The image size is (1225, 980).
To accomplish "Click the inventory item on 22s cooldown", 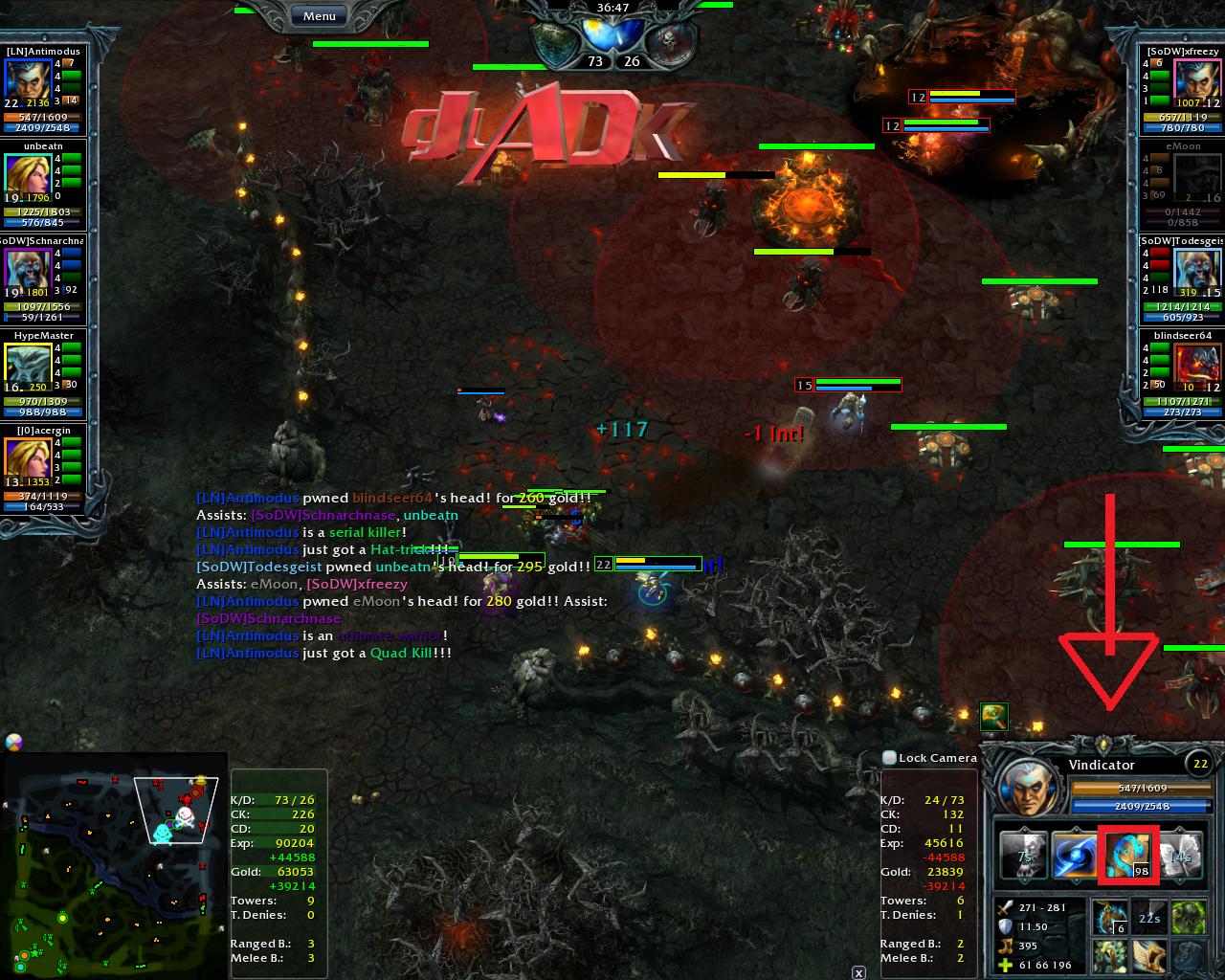I will (1149, 917).
